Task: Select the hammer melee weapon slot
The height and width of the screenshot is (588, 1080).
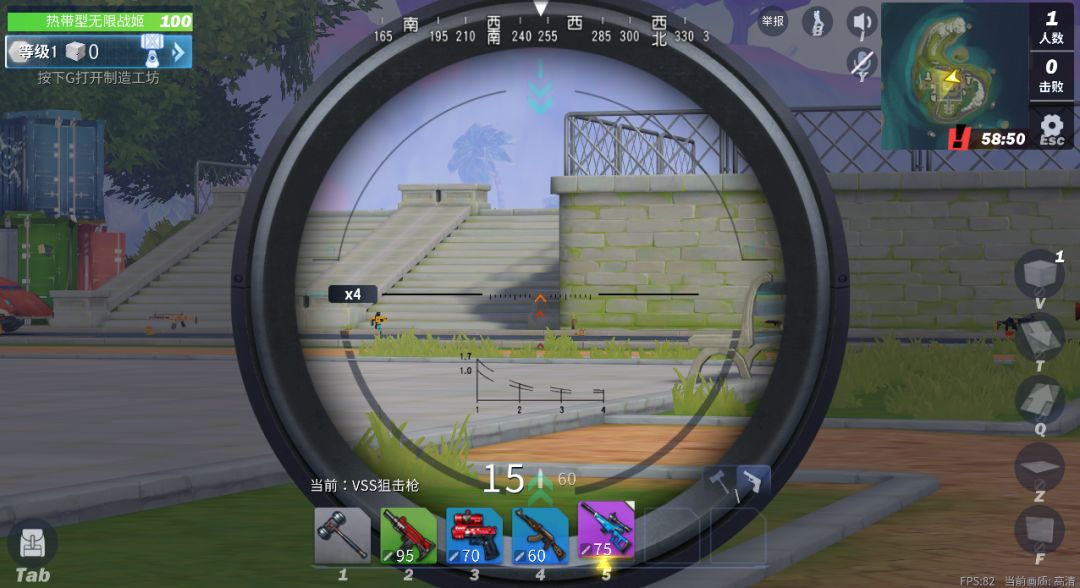Action: 343,535
